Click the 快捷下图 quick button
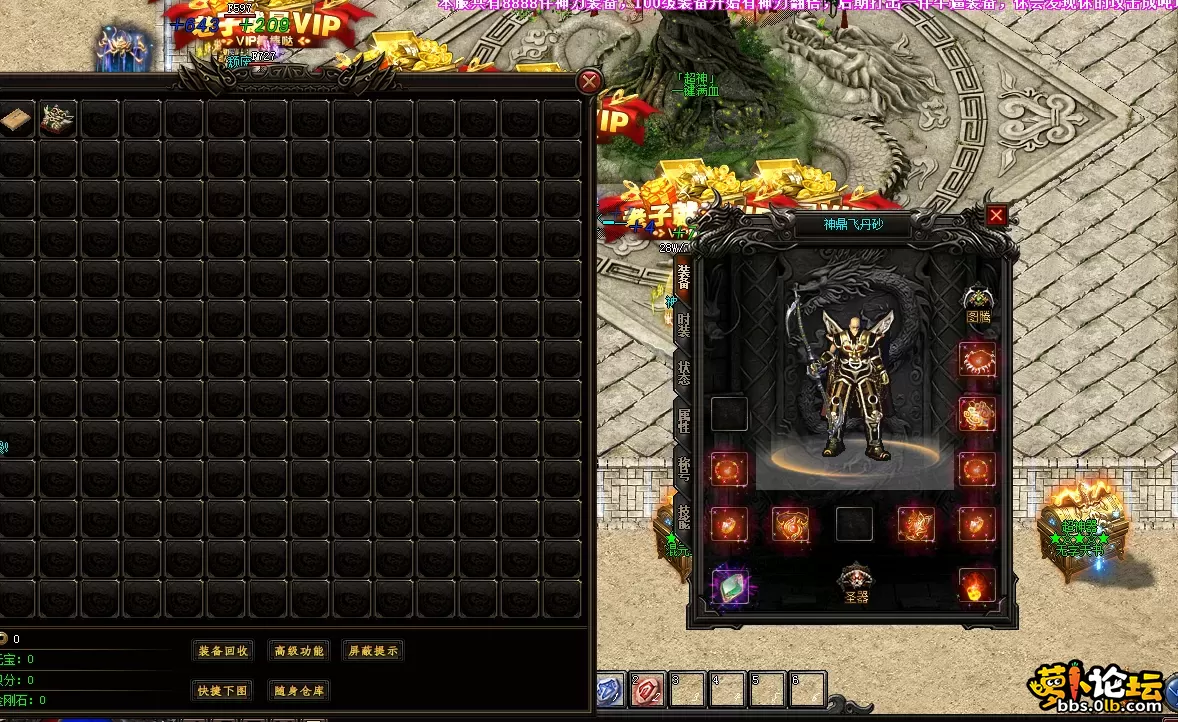The width and height of the screenshot is (1178, 722). point(223,691)
